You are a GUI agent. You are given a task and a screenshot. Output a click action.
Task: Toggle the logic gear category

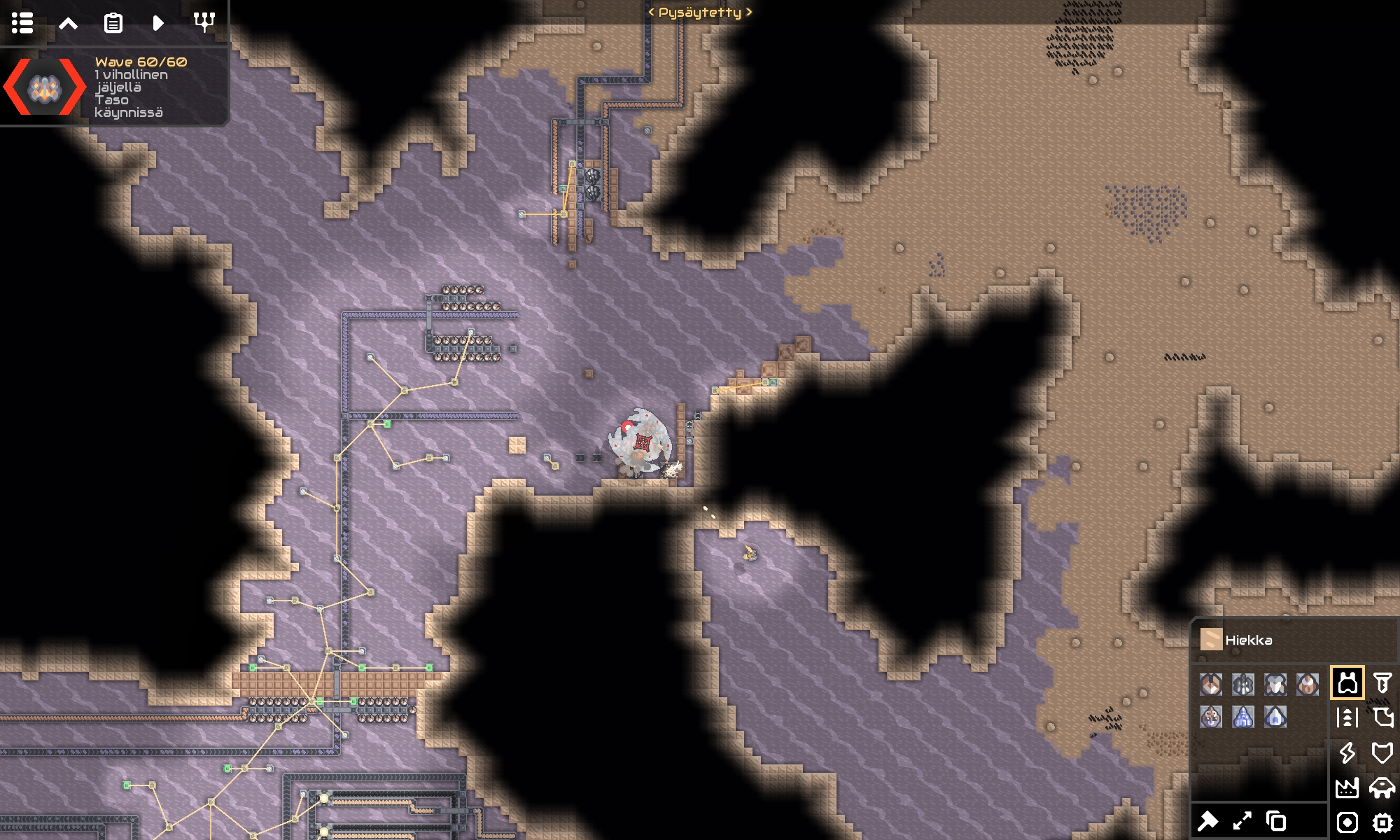1382,822
